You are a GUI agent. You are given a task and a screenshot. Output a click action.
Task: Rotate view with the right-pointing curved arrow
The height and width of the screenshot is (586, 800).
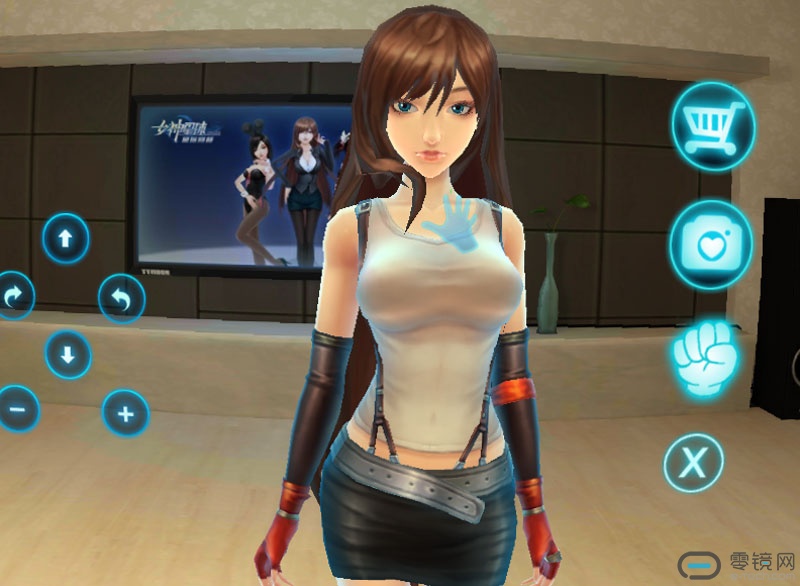click(x=14, y=296)
